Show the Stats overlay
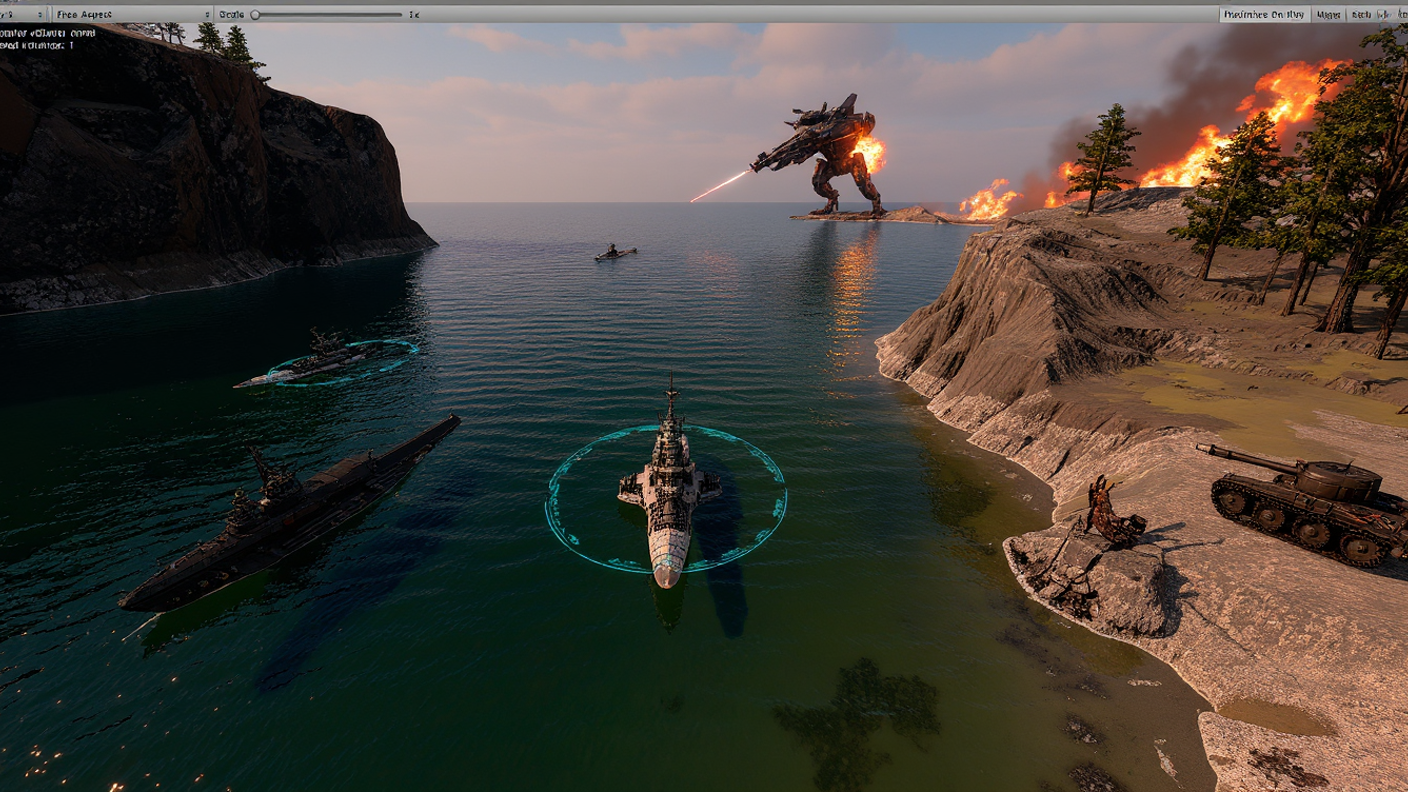 tap(1361, 14)
